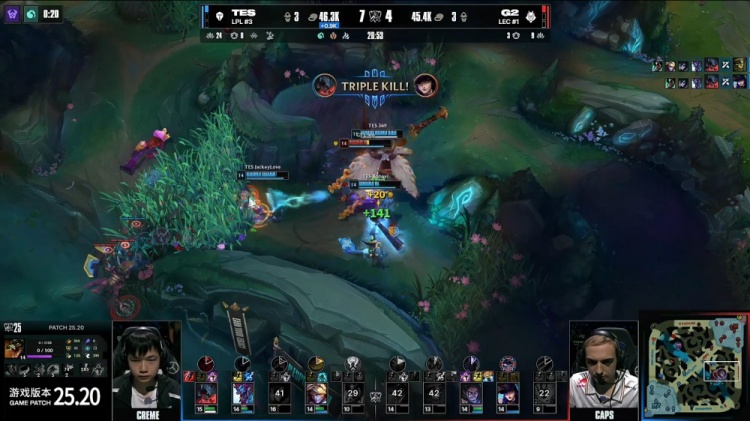Select the blonde champion portrait in bottom bar

coord(317,392)
